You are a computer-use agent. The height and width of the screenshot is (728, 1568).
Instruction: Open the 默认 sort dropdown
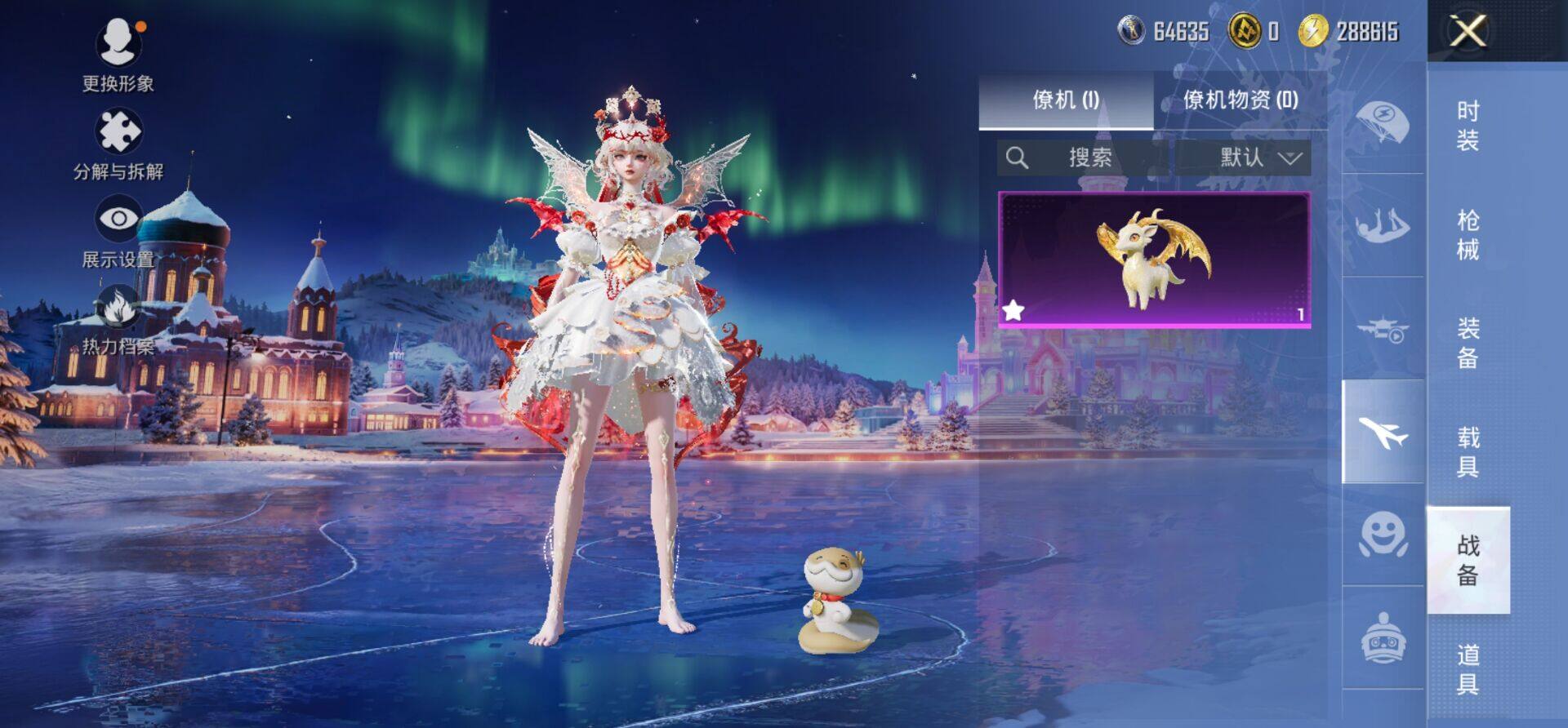(x=1258, y=158)
